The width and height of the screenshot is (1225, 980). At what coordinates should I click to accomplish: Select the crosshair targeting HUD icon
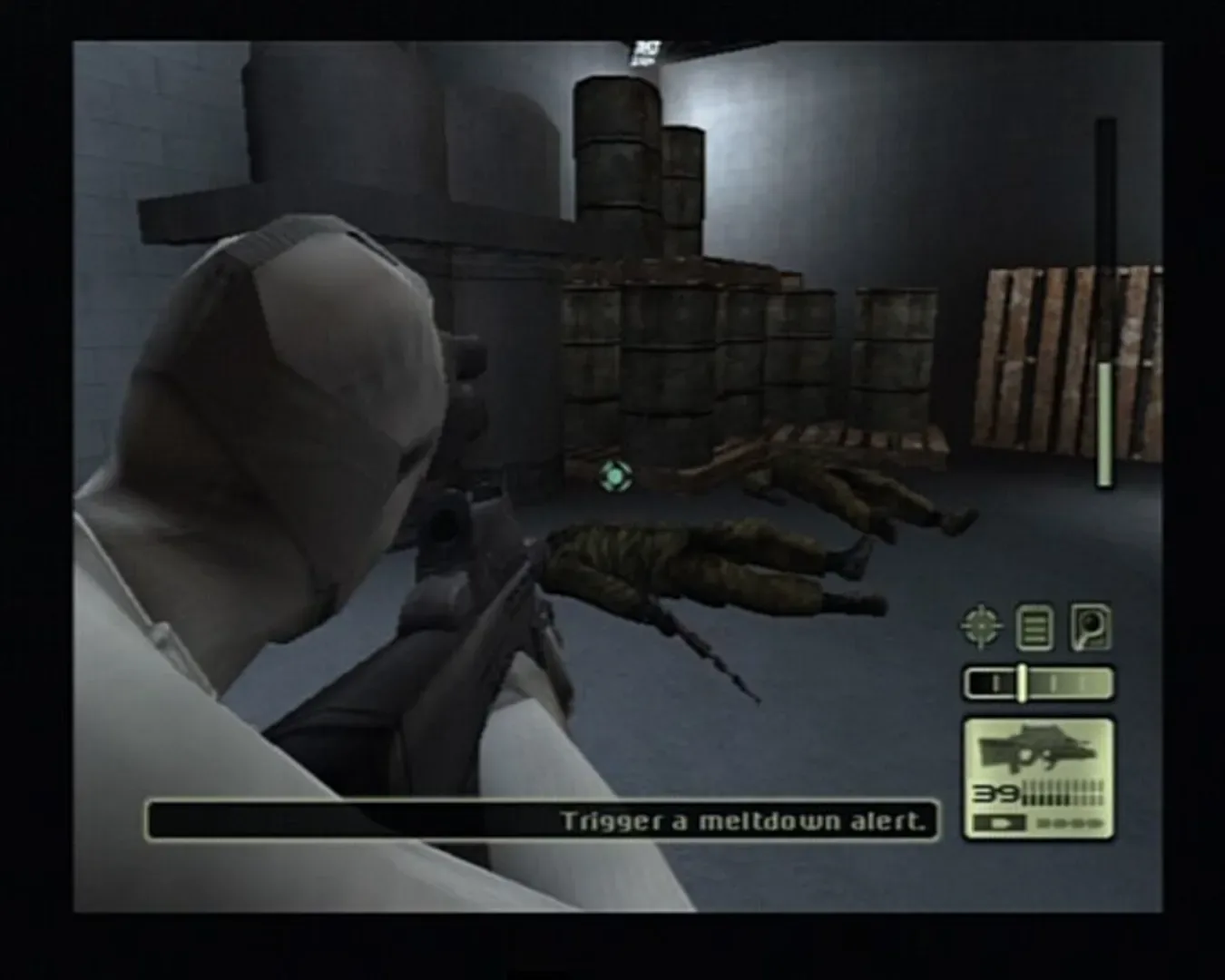980,626
